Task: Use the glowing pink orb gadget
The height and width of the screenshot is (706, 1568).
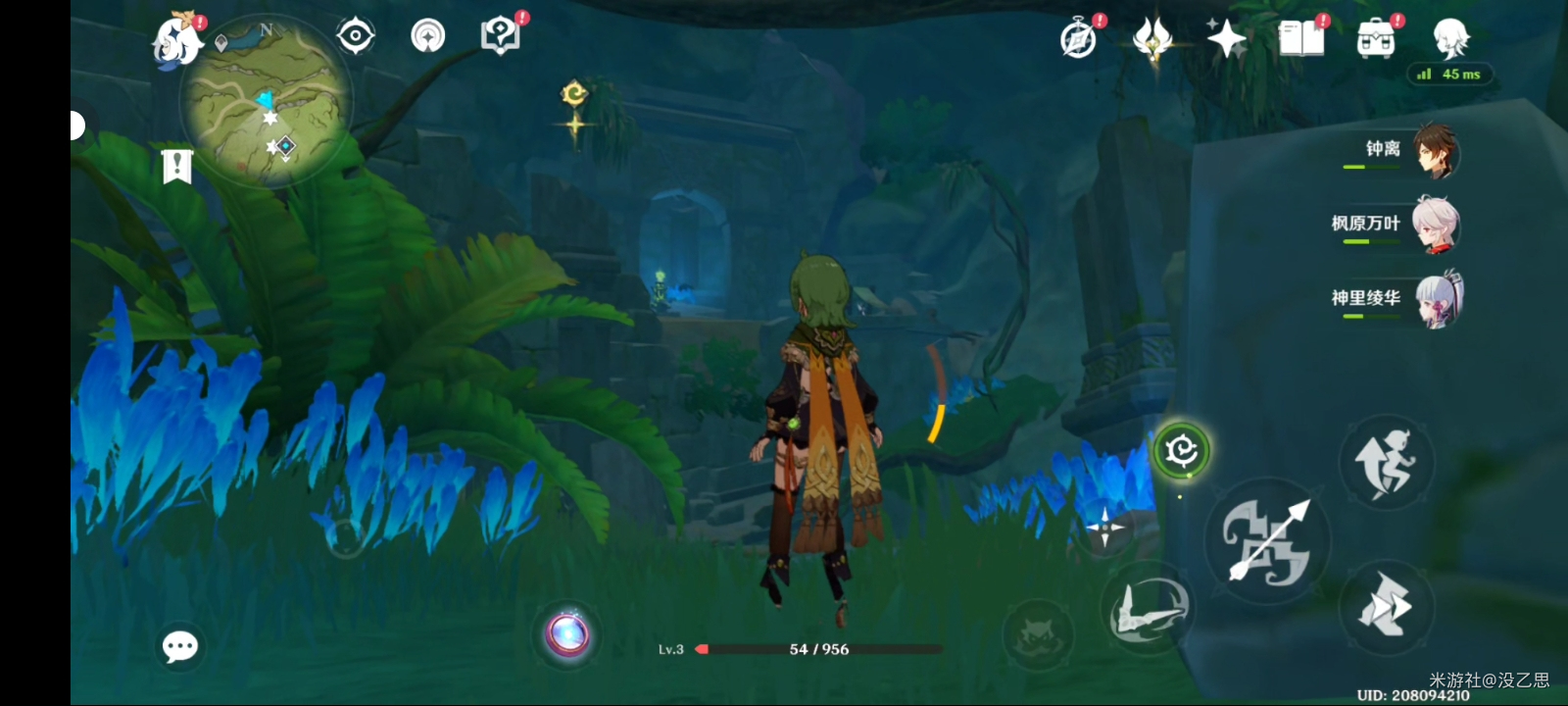Action: coord(568,634)
